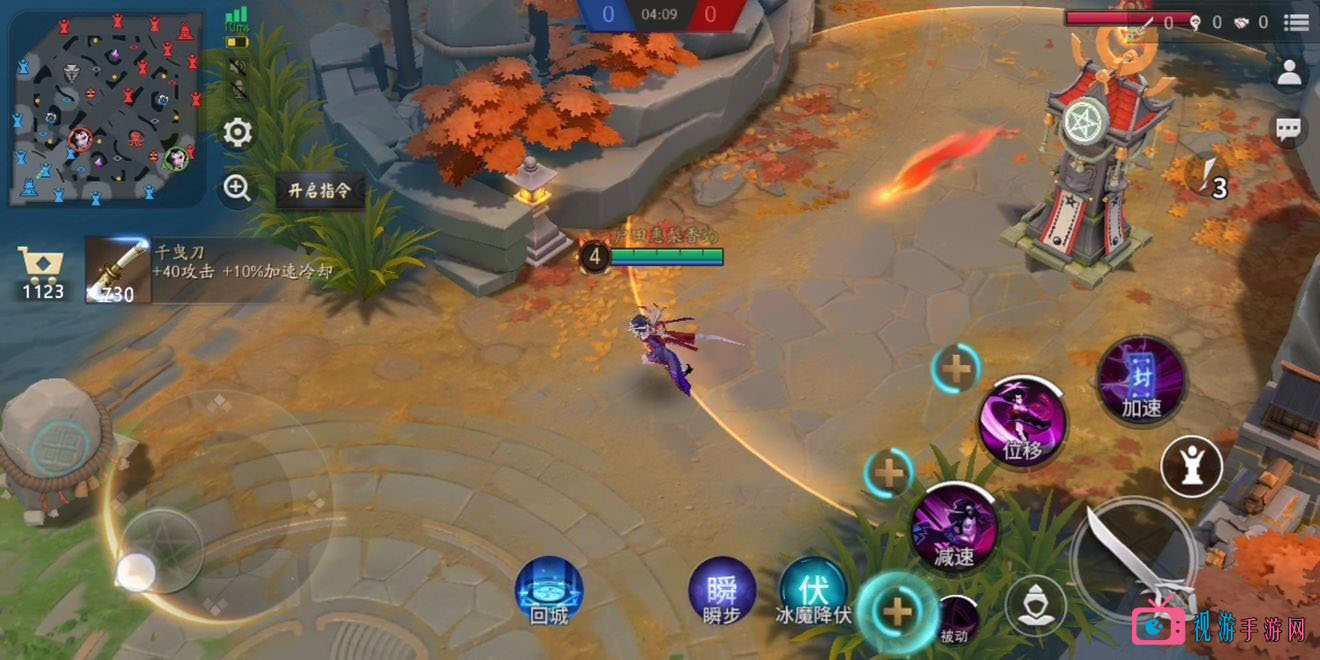Tap the 开启指令 command button
Screen dimensions: 1320x660
[319, 190]
